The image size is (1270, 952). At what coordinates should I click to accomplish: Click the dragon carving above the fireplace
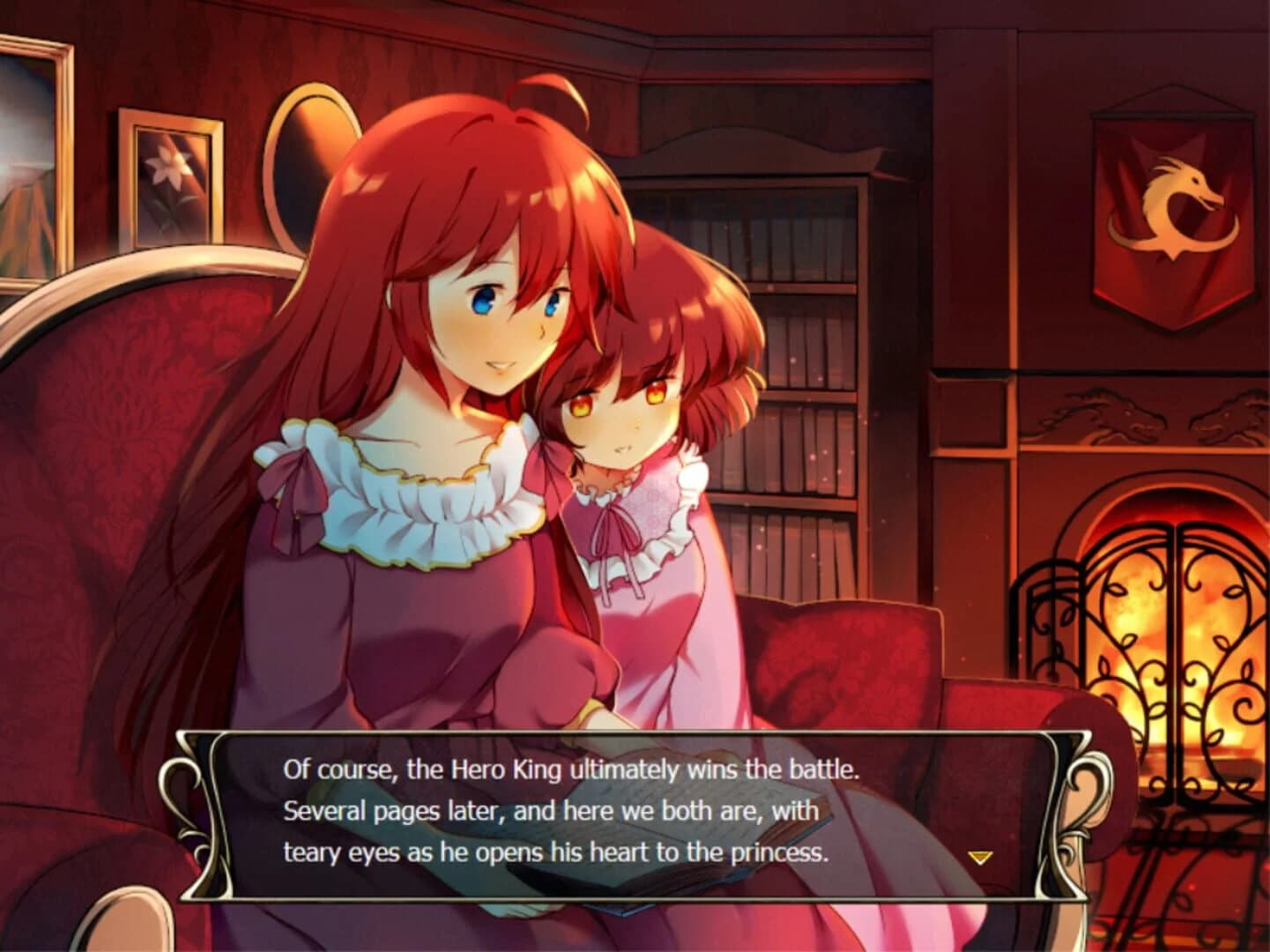pos(1102,414)
